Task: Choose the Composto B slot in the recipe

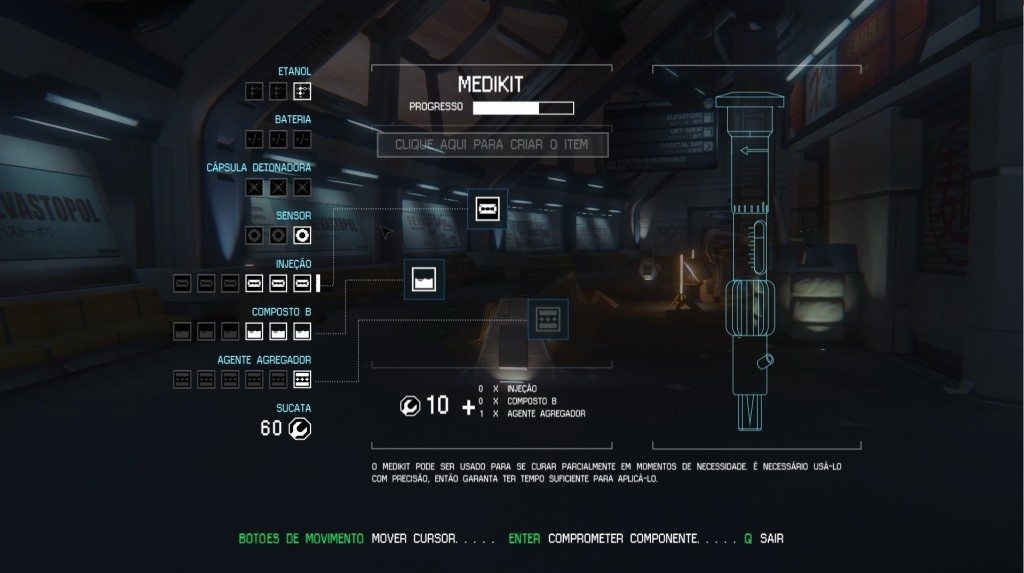Action: pyautogui.click(x=424, y=280)
